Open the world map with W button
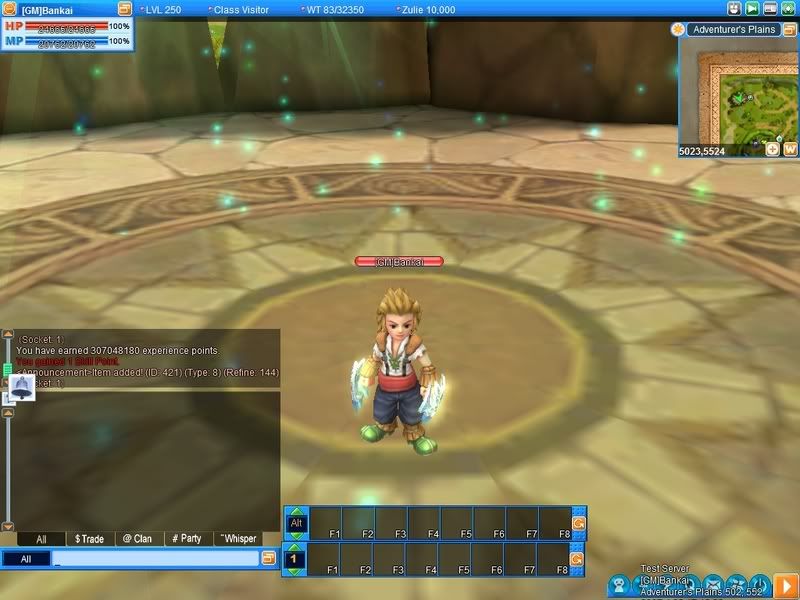 coord(789,149)
